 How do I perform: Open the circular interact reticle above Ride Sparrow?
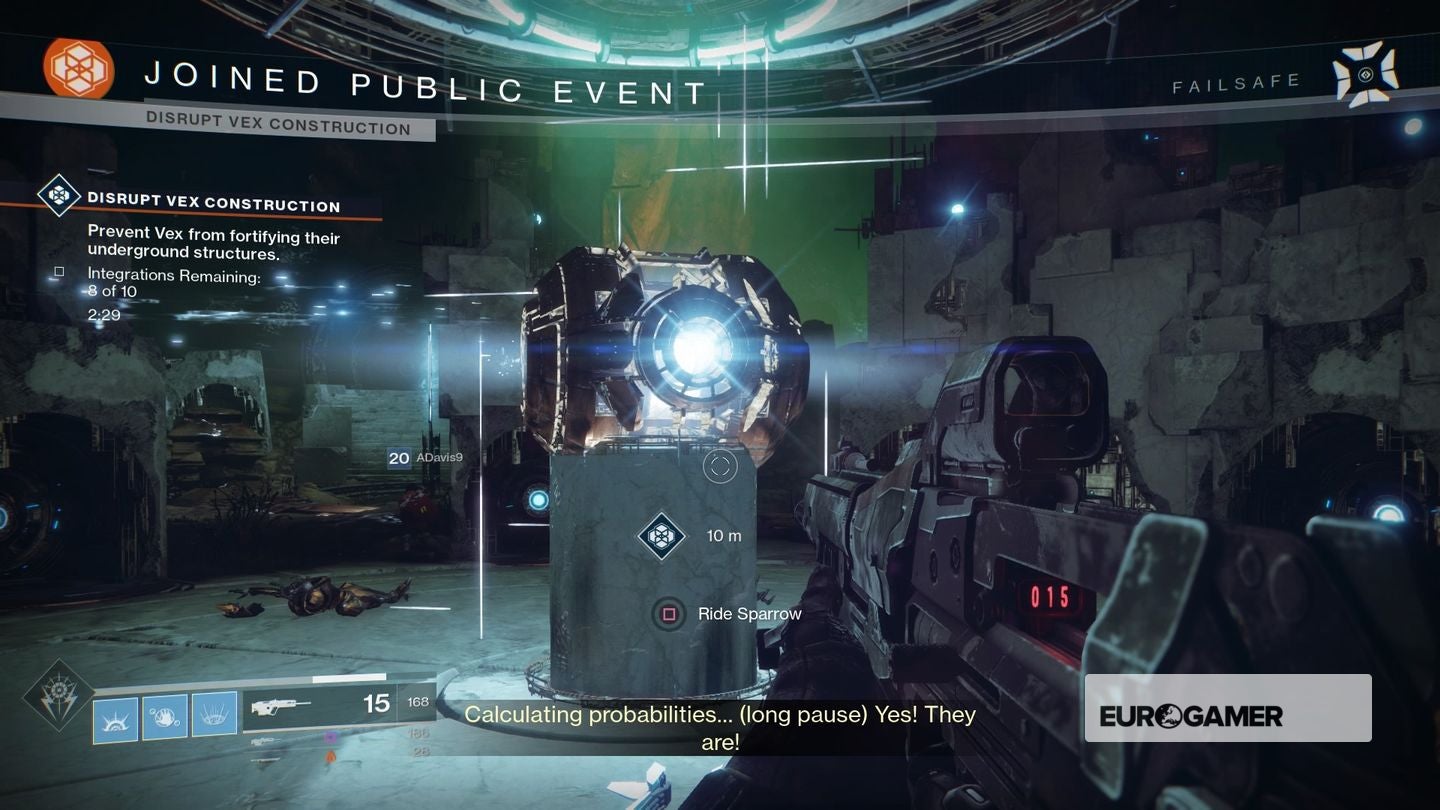pyautogui.click(x=720, y=465)
